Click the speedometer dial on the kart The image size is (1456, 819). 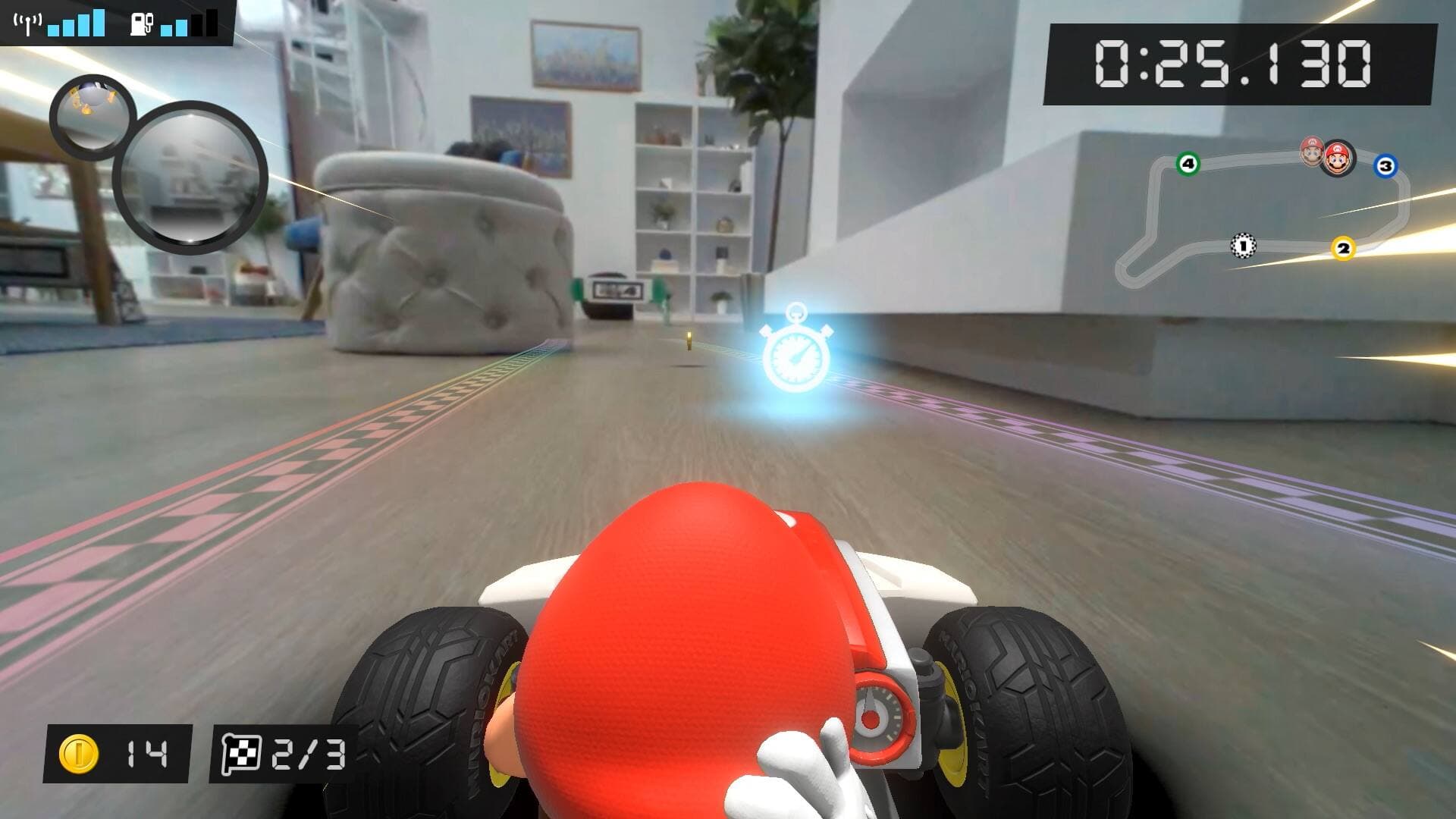point(874,713)
